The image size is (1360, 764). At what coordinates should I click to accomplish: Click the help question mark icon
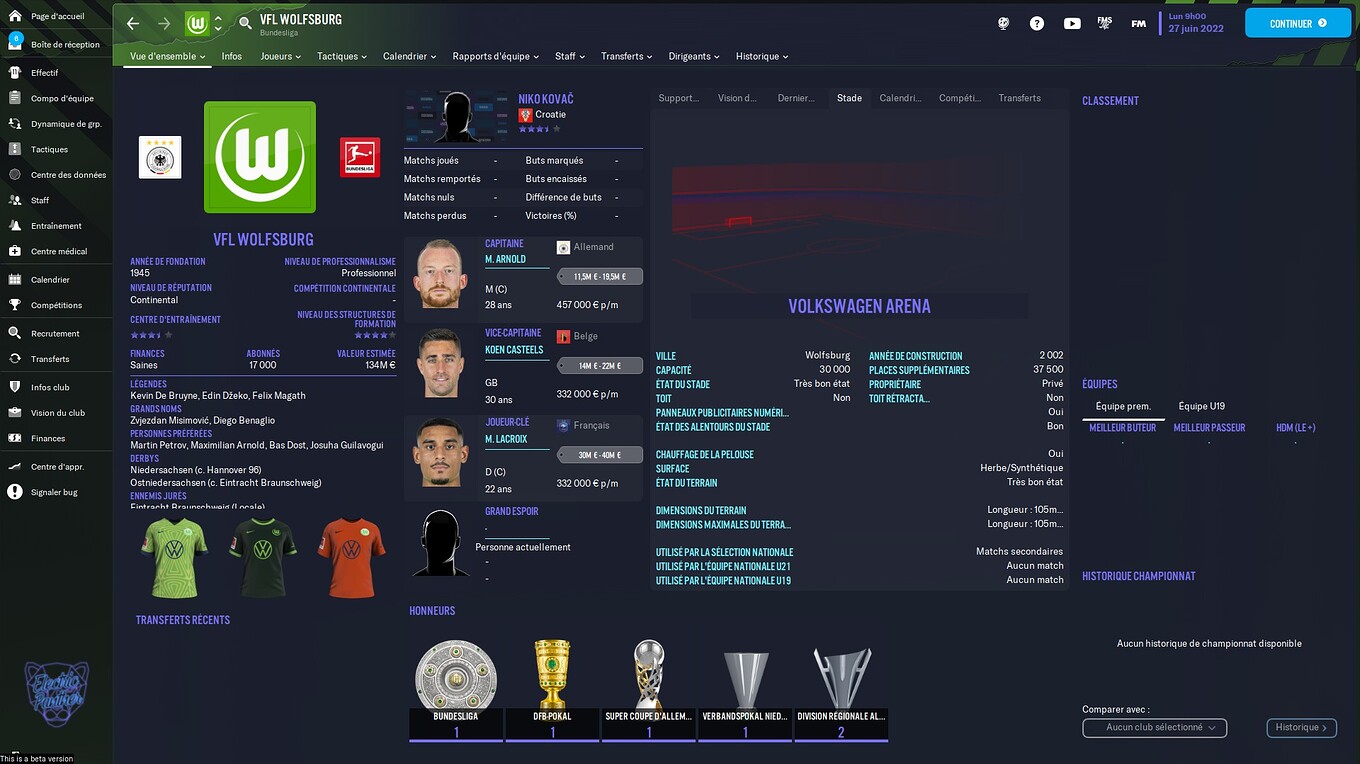(1037, 22)
